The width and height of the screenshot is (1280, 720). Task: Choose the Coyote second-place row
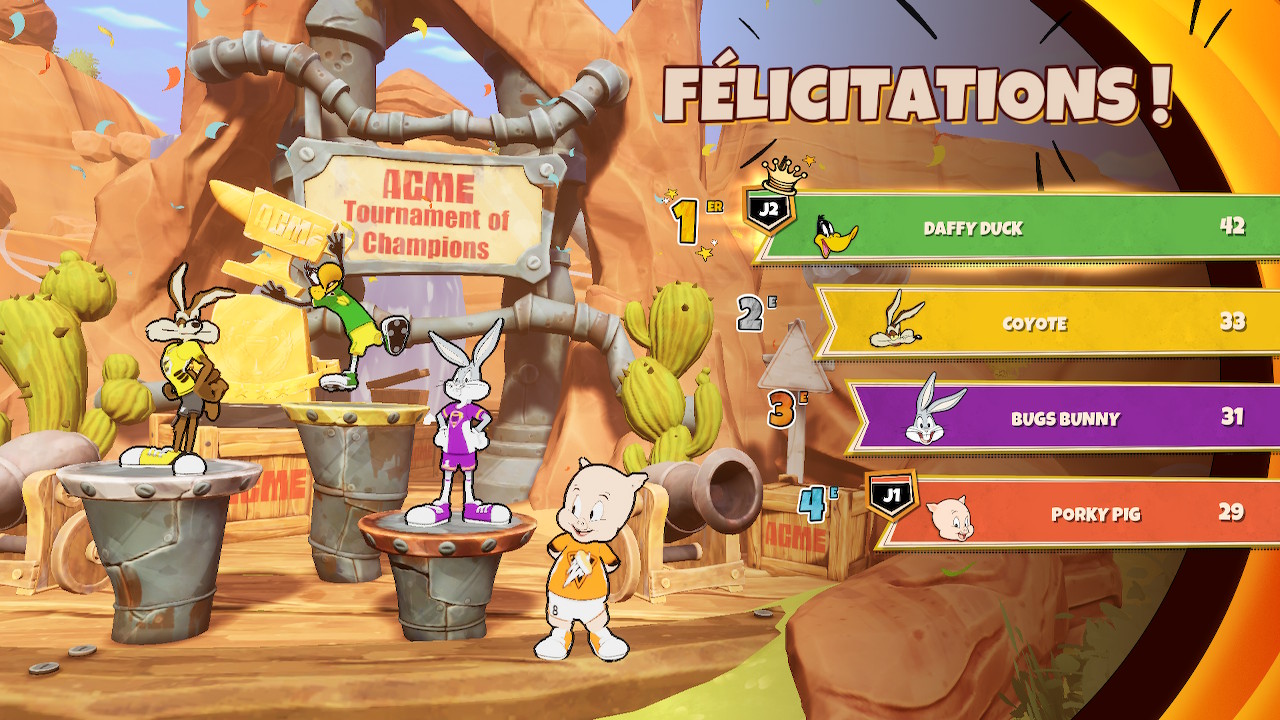[x=1040, y=323]
